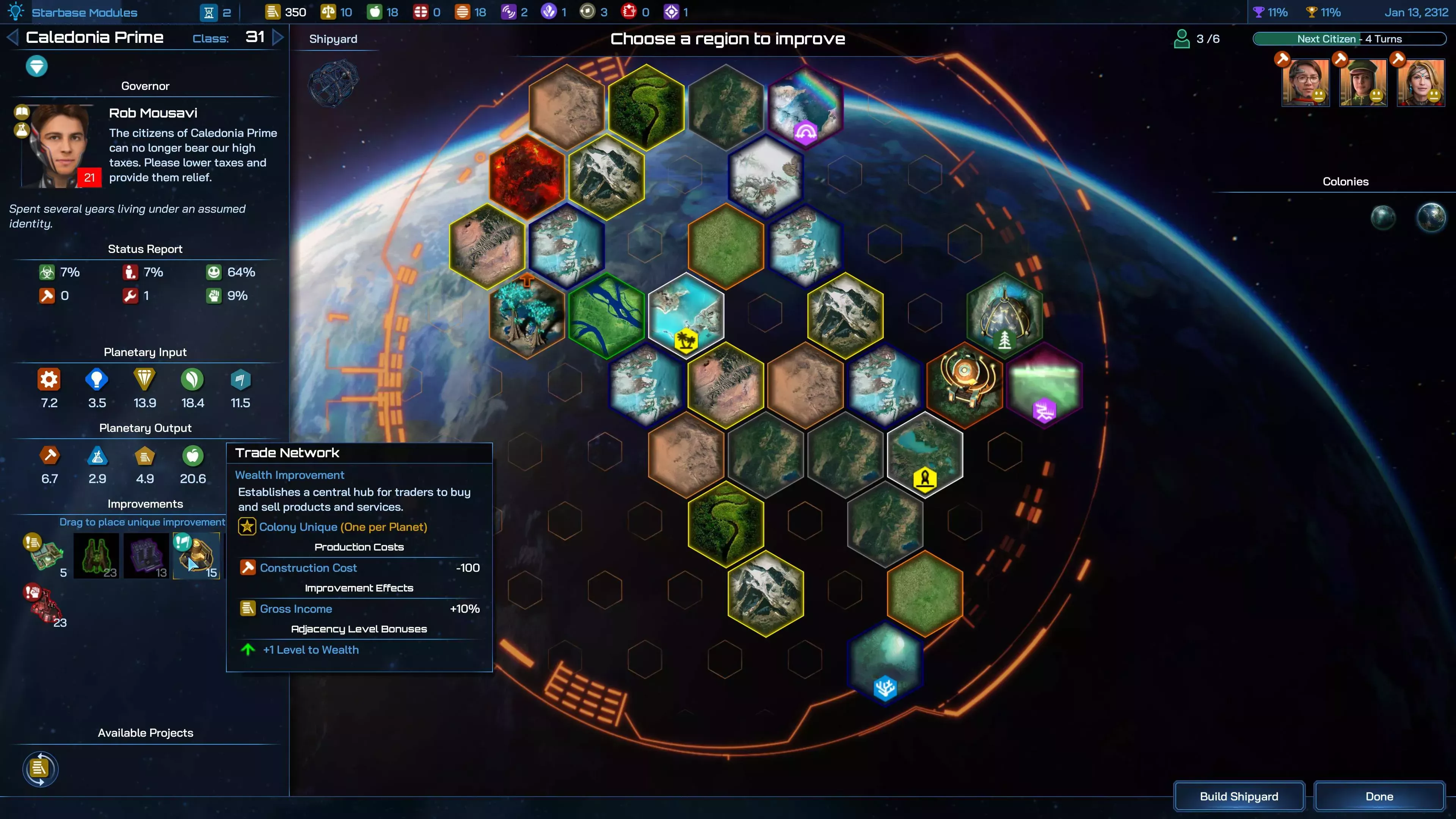Open the Starbase Modules lightbulb icon
Viewport: 1456px width, 819px height.
[x=16, y=11]
